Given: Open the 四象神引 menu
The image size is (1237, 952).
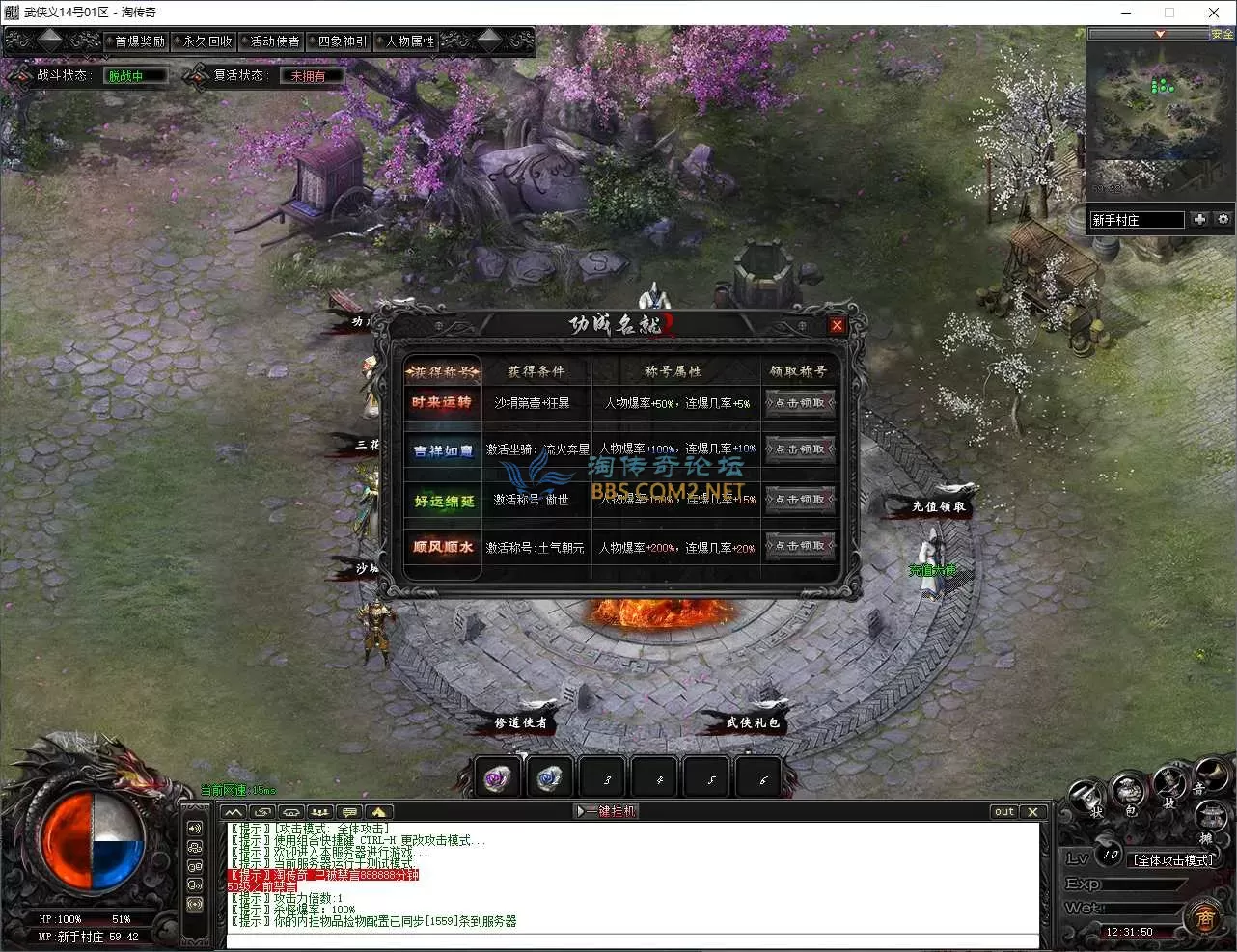Looking at the screenshot, I should pos(342,41).
